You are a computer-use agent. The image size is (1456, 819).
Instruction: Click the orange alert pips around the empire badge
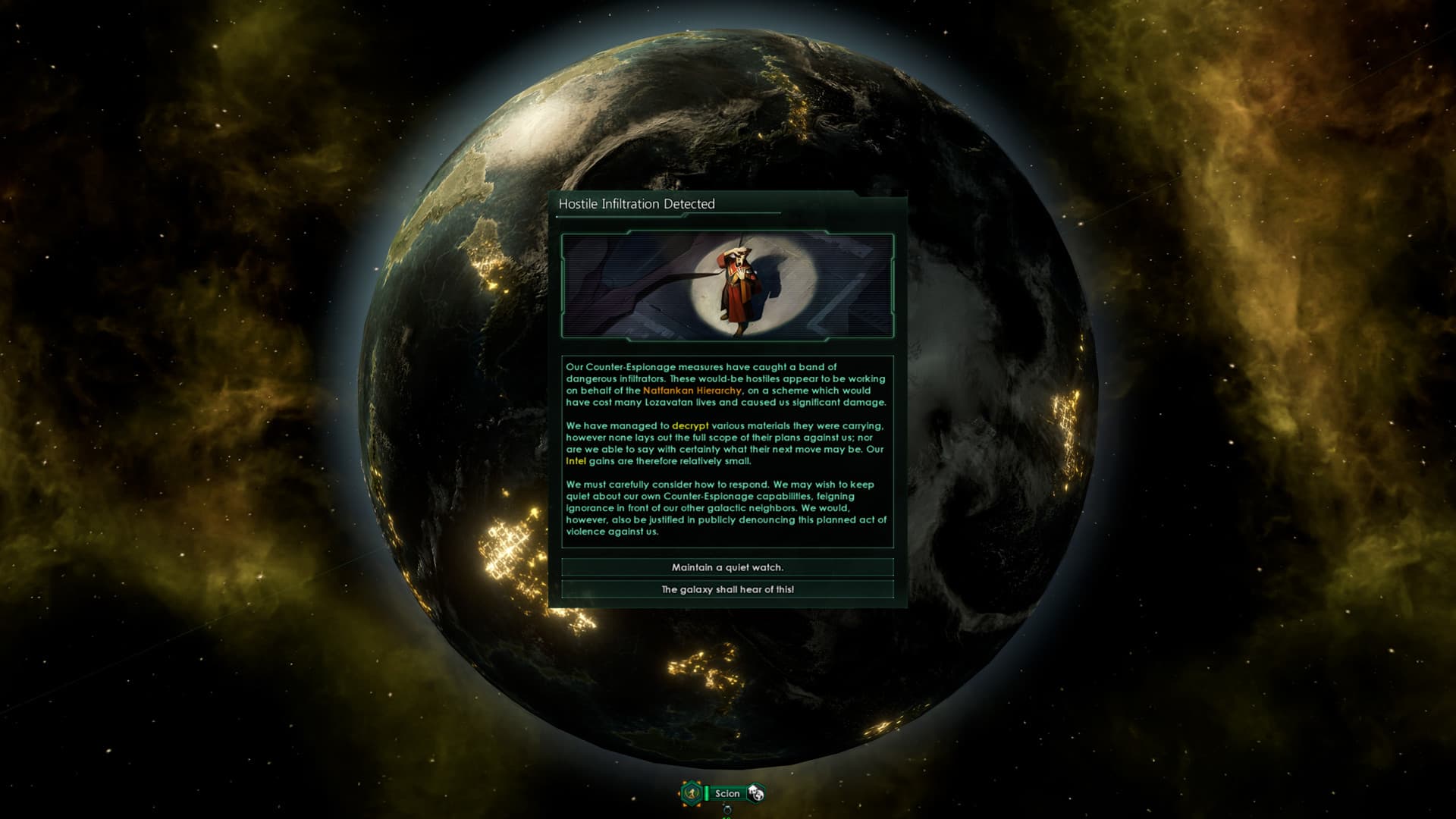(683, 781)
